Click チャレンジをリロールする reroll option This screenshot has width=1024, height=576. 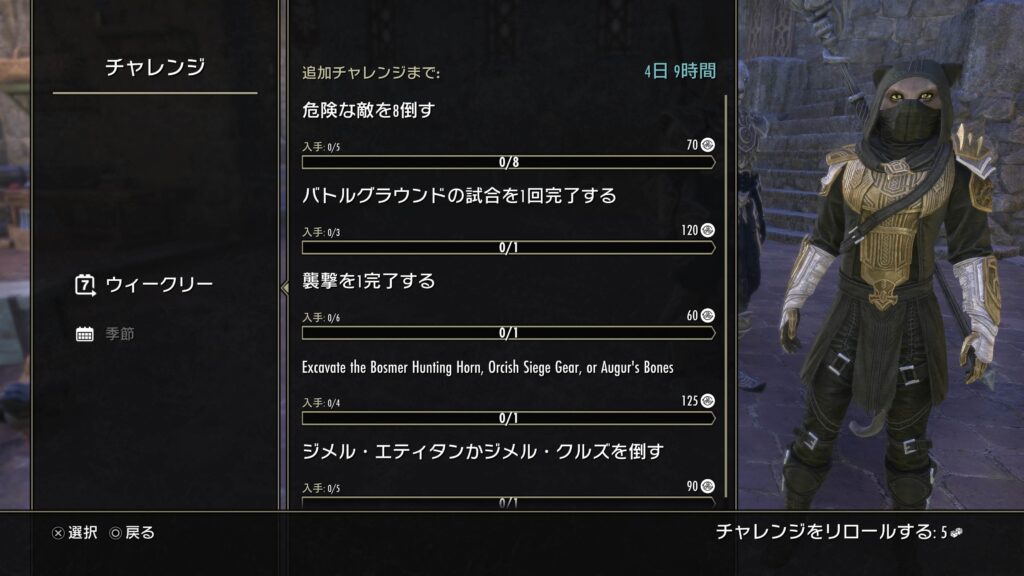(x=838, y=532)
